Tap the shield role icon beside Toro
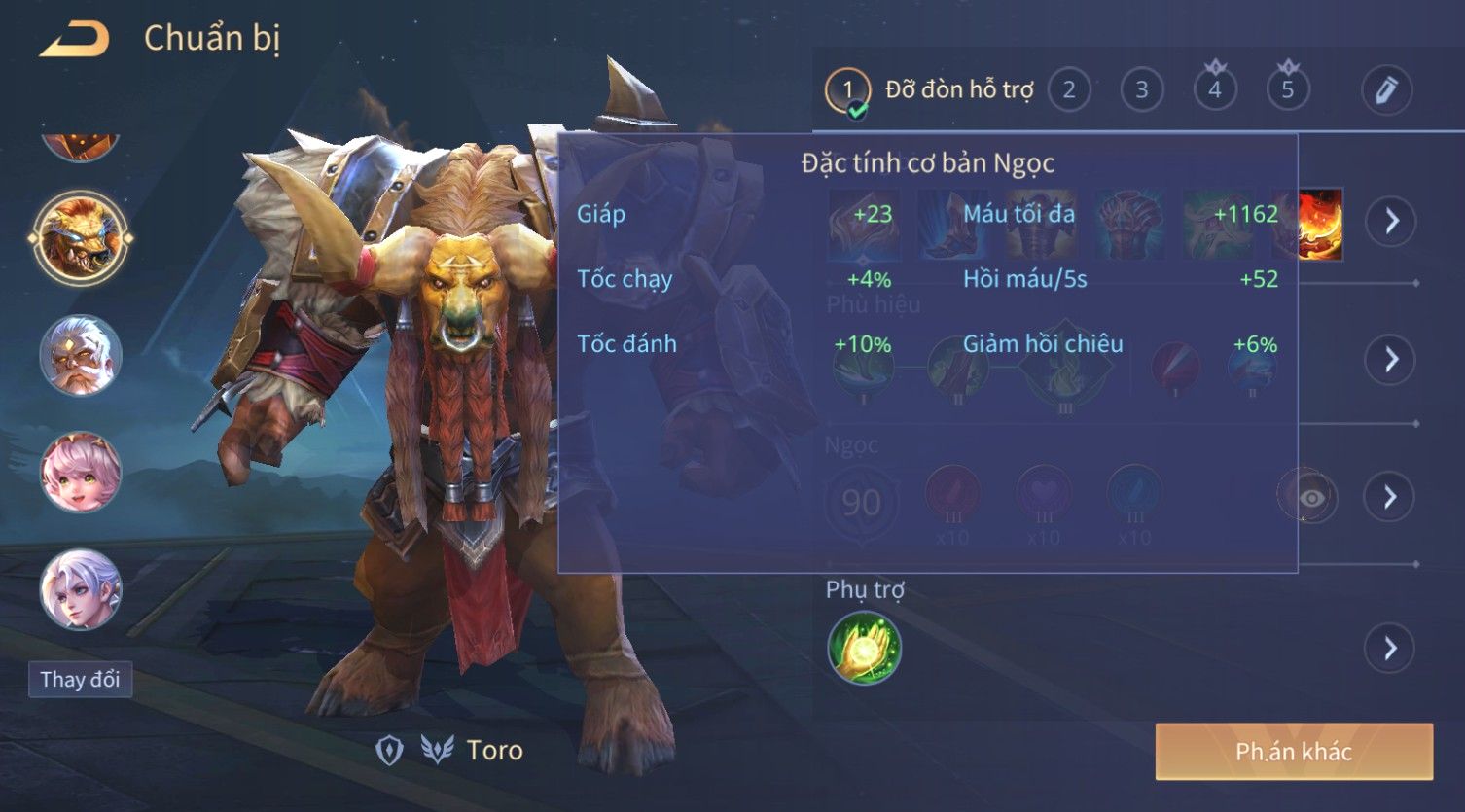 click(x=390, y=750)
